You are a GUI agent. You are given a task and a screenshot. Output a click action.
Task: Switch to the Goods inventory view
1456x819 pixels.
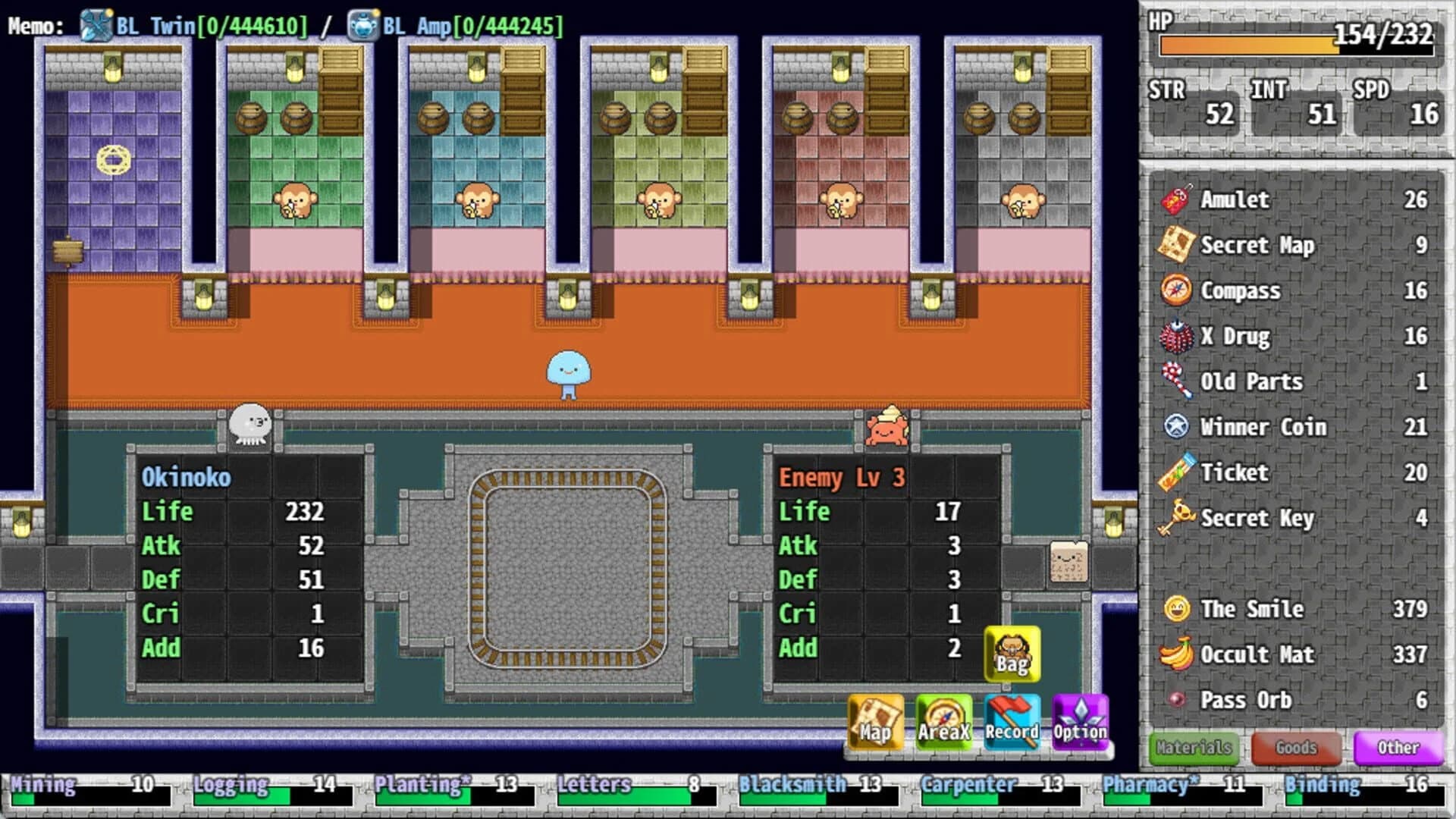pos(1295,748)
